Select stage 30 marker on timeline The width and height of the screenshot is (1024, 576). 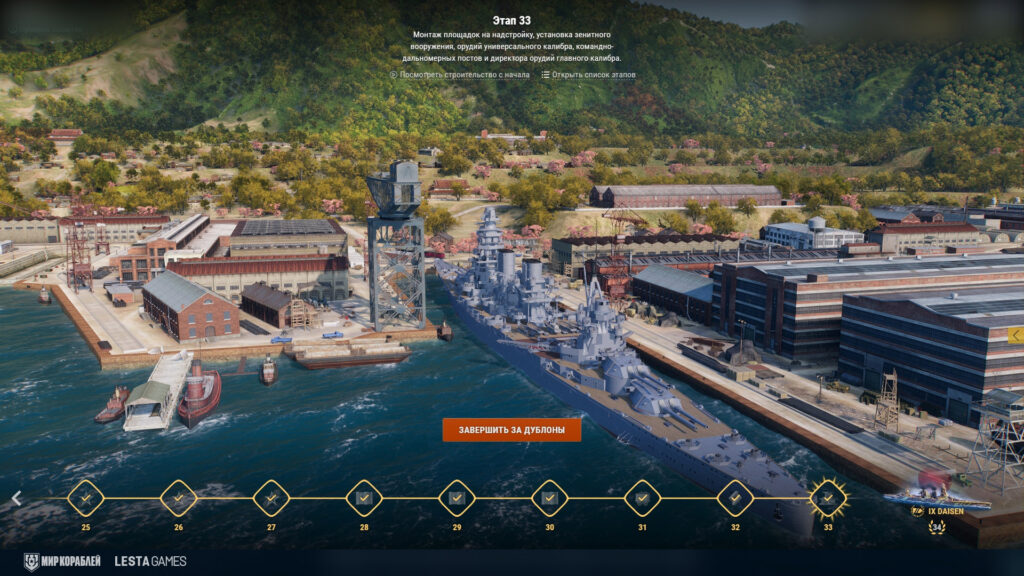[549, 498]
